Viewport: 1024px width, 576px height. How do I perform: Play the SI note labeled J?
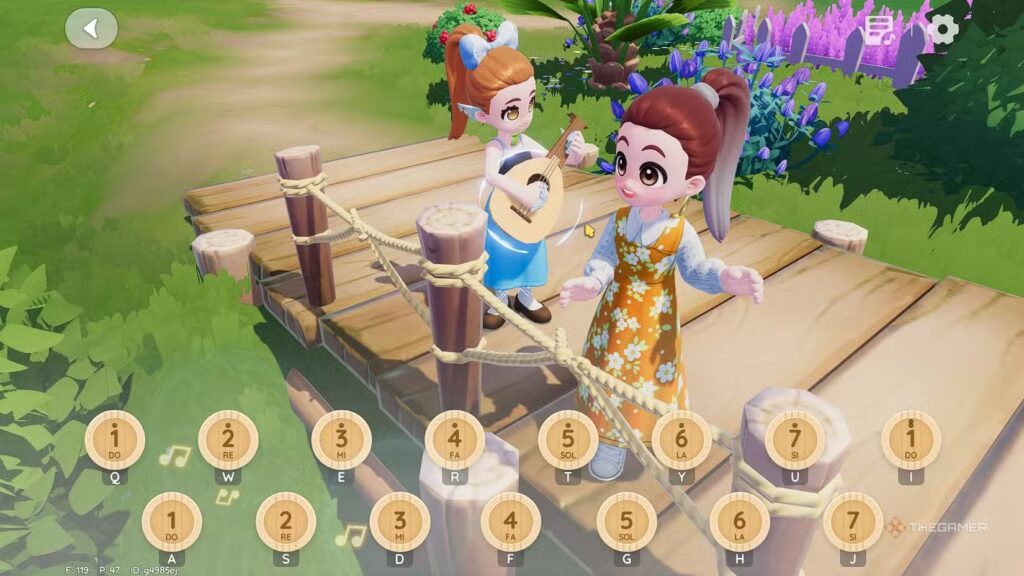(x=853, y=521)
